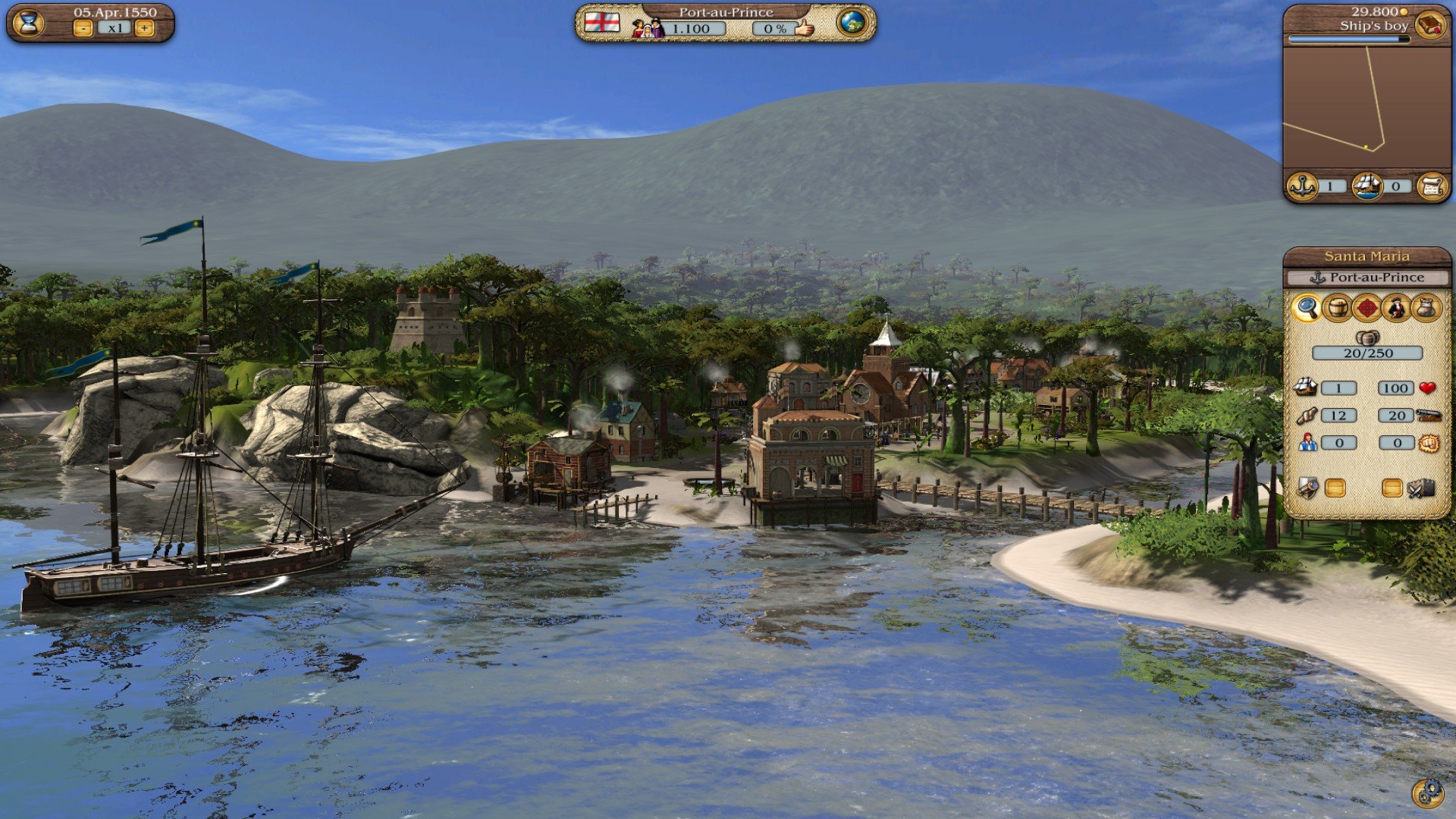Toggle the yellow button beside the spyglass
The height and width of the screenshot is (819, 1456).
tap(1335, 488)
